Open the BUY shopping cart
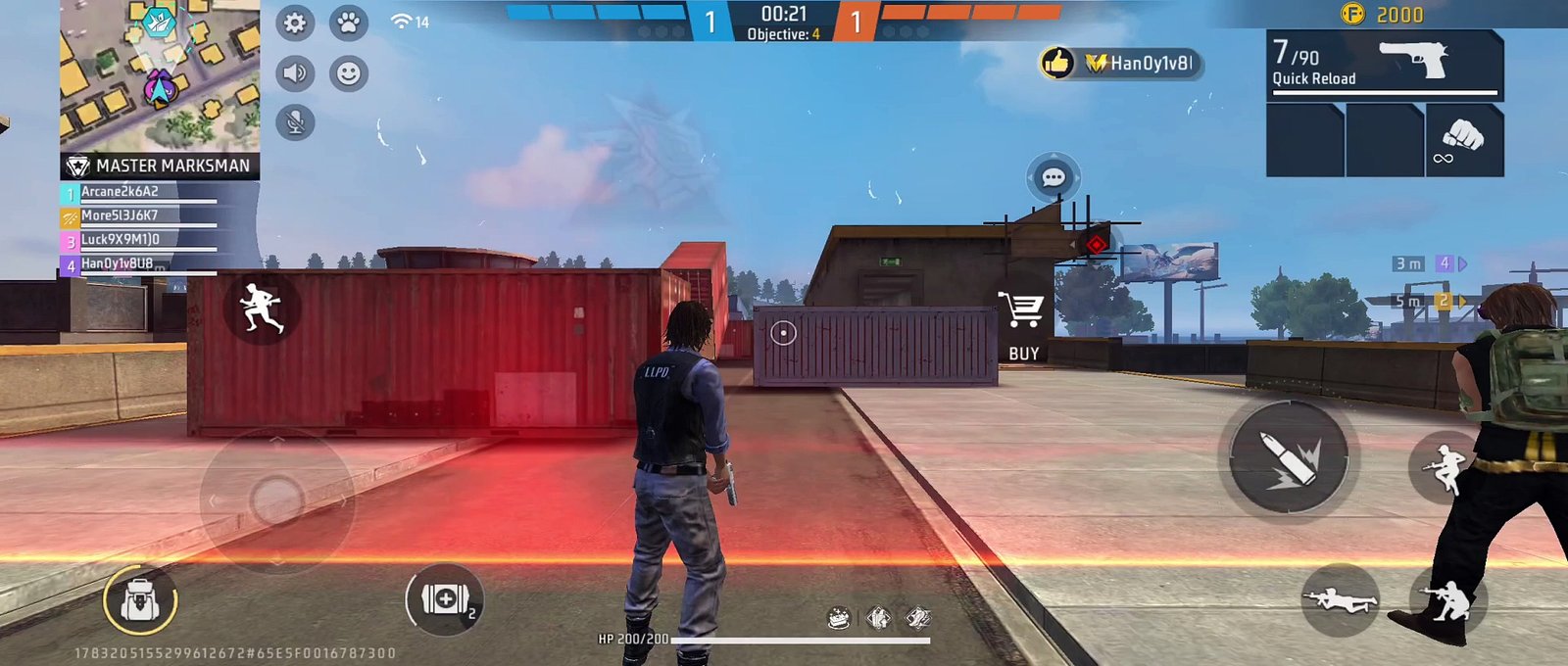The height and width of the screenshot is (666, 1568). (x=1022, y=323)
